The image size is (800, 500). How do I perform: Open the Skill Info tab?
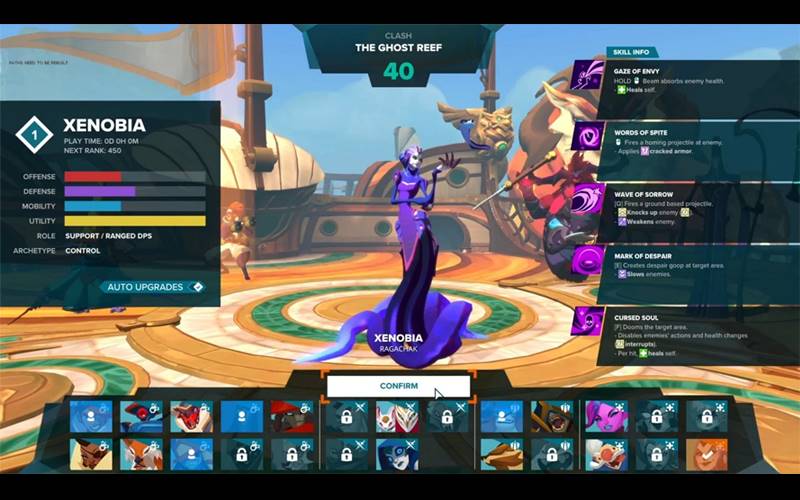tap(630, 52)
